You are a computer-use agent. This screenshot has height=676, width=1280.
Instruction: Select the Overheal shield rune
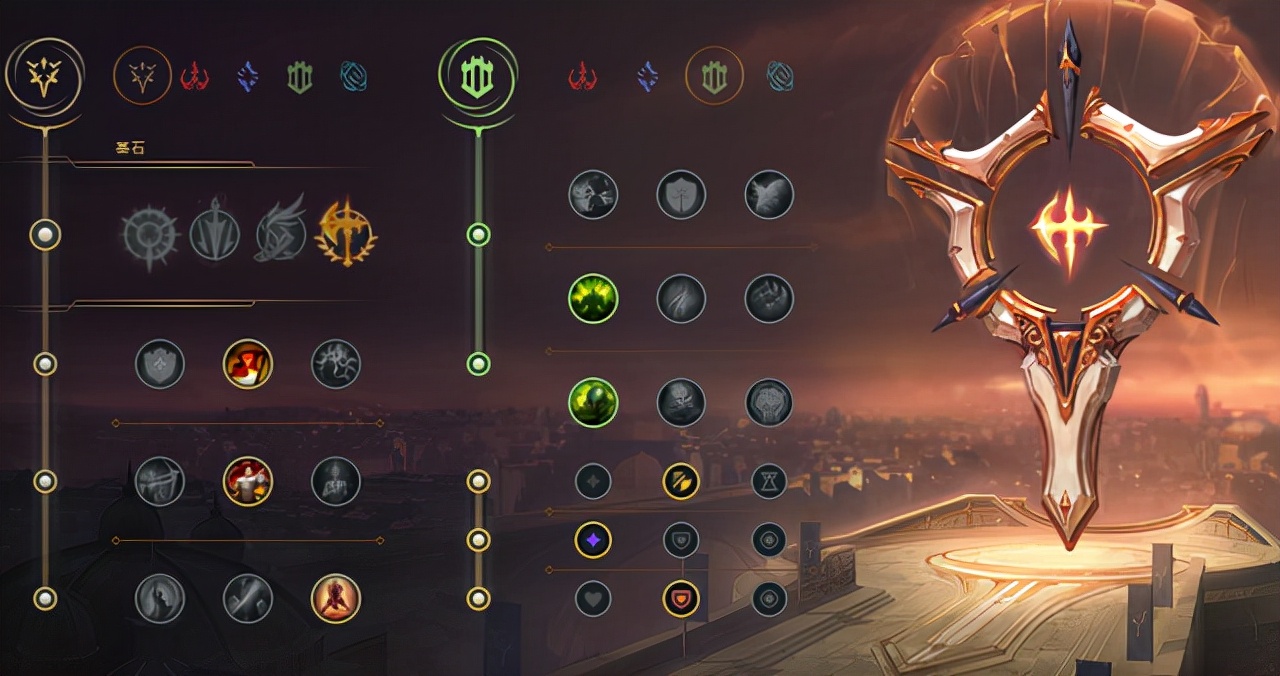pos(160,364)
